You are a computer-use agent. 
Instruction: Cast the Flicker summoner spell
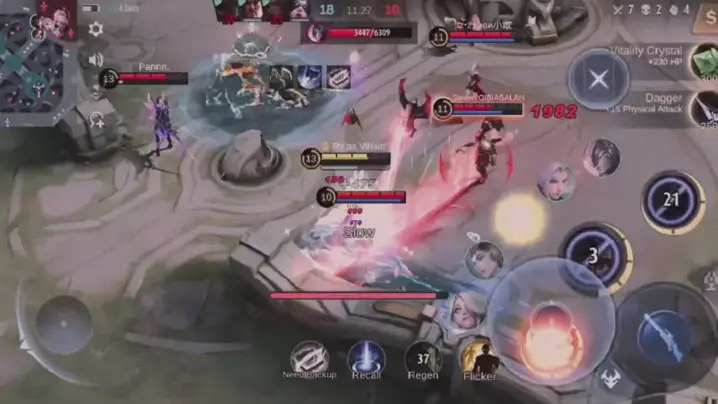480,358
